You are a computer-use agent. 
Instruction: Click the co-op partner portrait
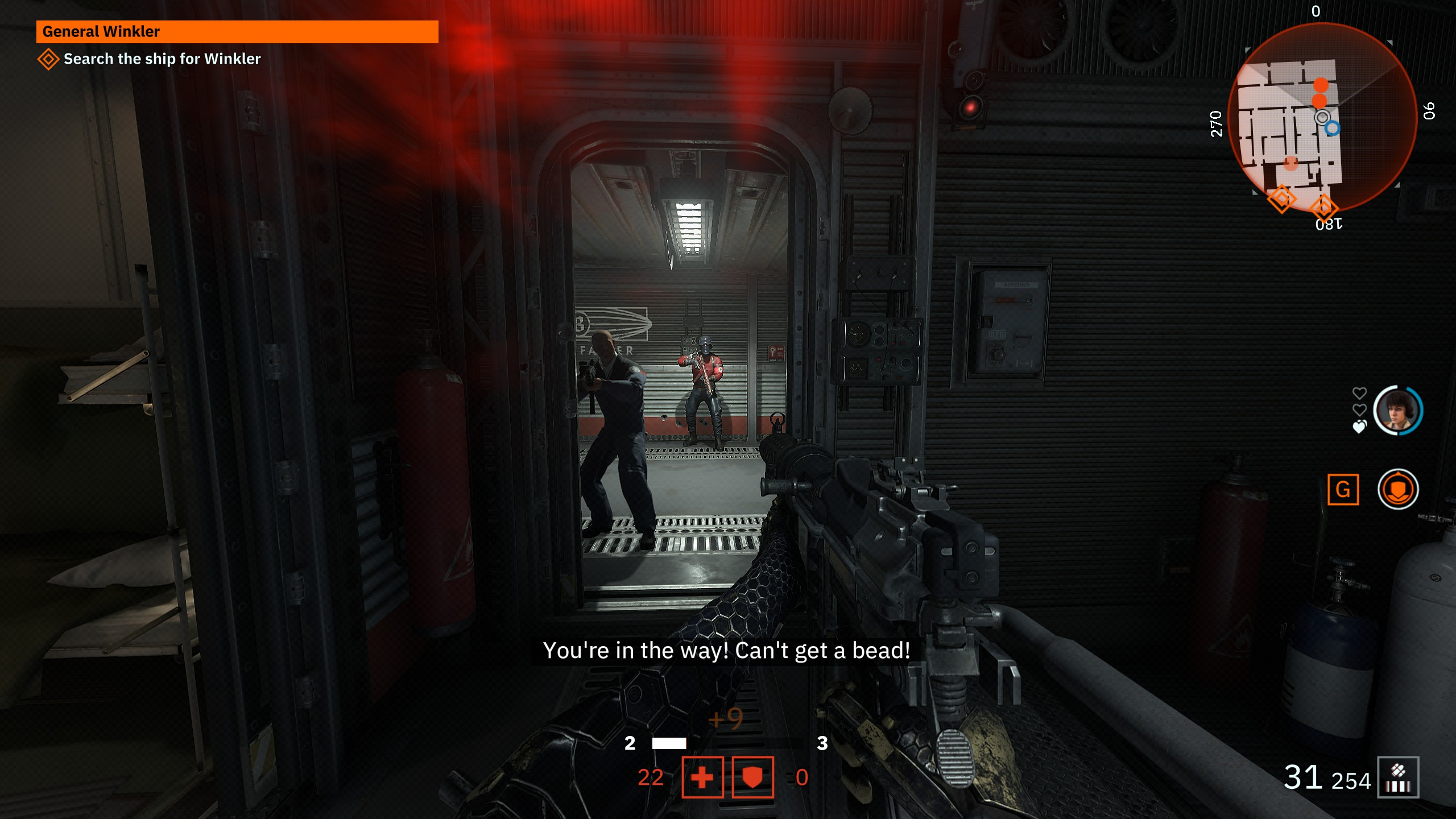[1398, 410]
